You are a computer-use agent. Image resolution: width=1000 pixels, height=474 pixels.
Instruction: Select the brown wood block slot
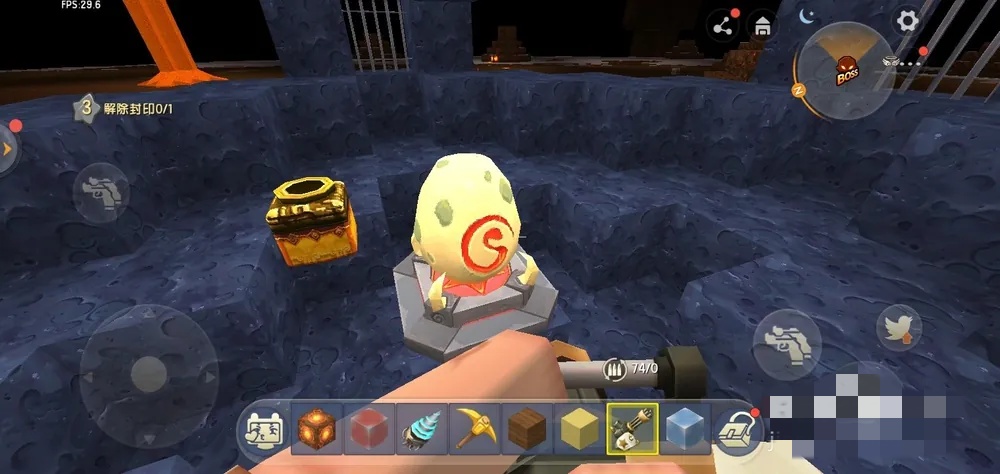click(526, 428)
